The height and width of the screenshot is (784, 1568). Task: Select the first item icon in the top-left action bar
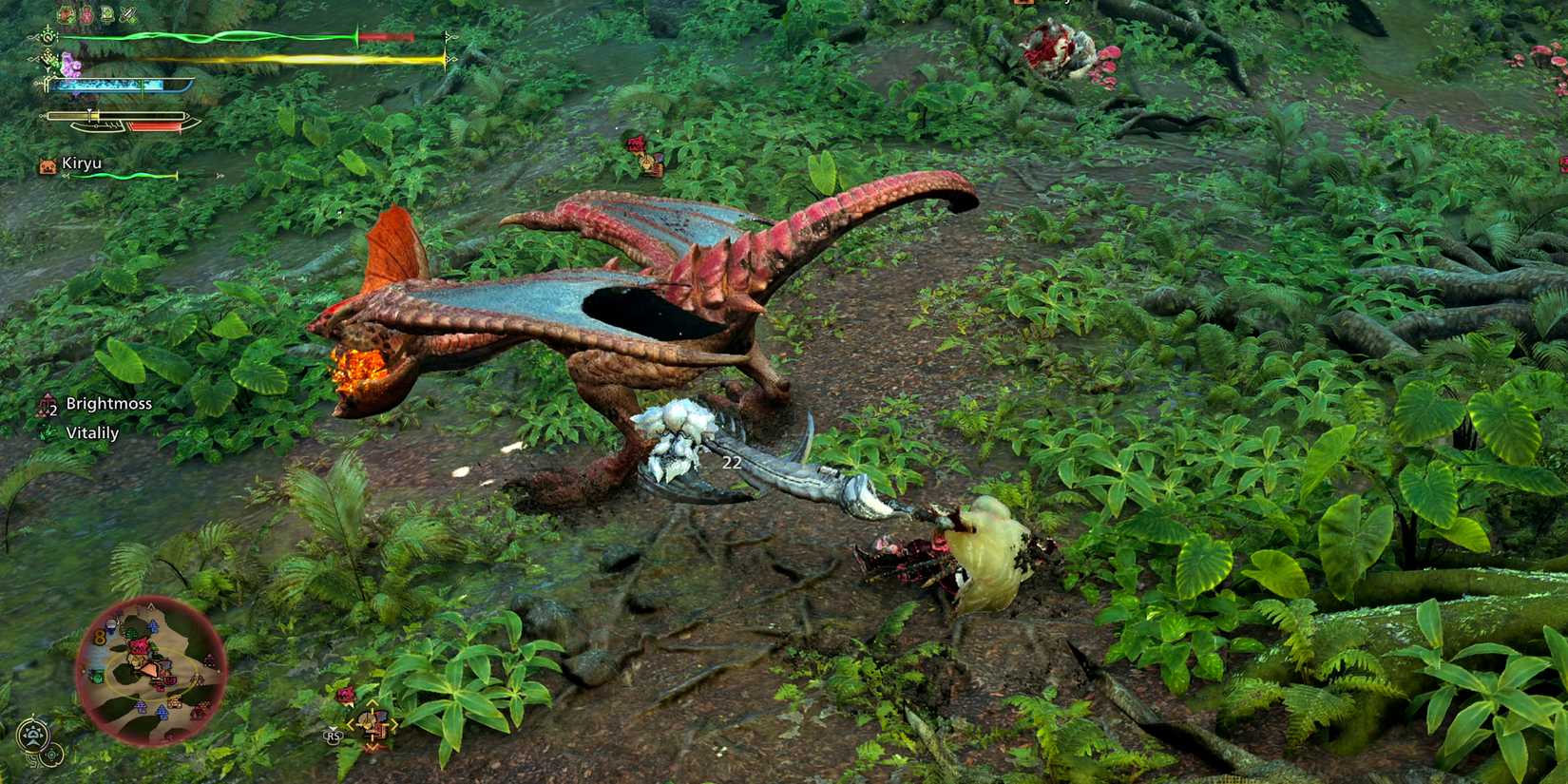tap(65, 12)
